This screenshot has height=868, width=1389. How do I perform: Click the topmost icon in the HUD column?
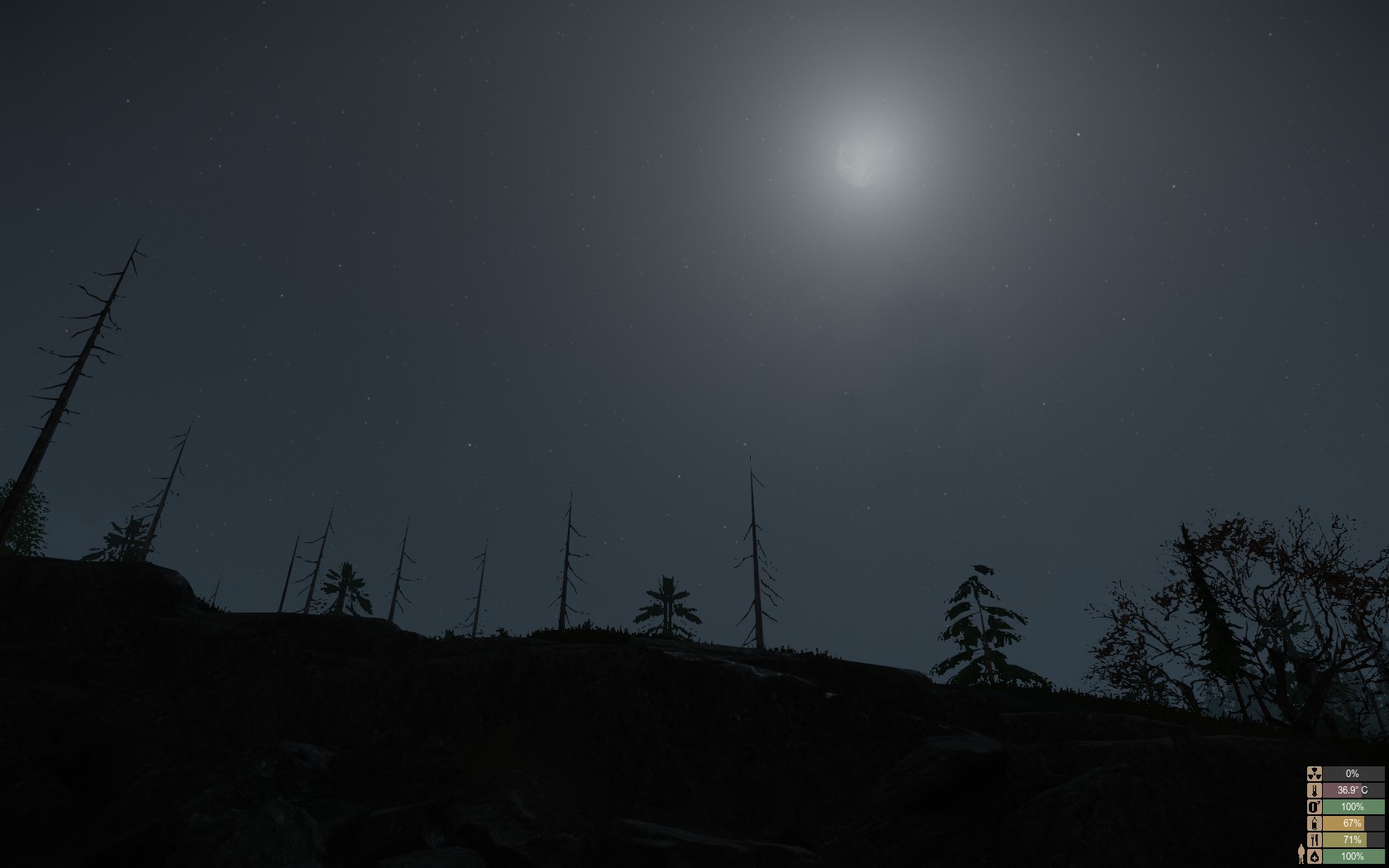(x=1315, y=773)
